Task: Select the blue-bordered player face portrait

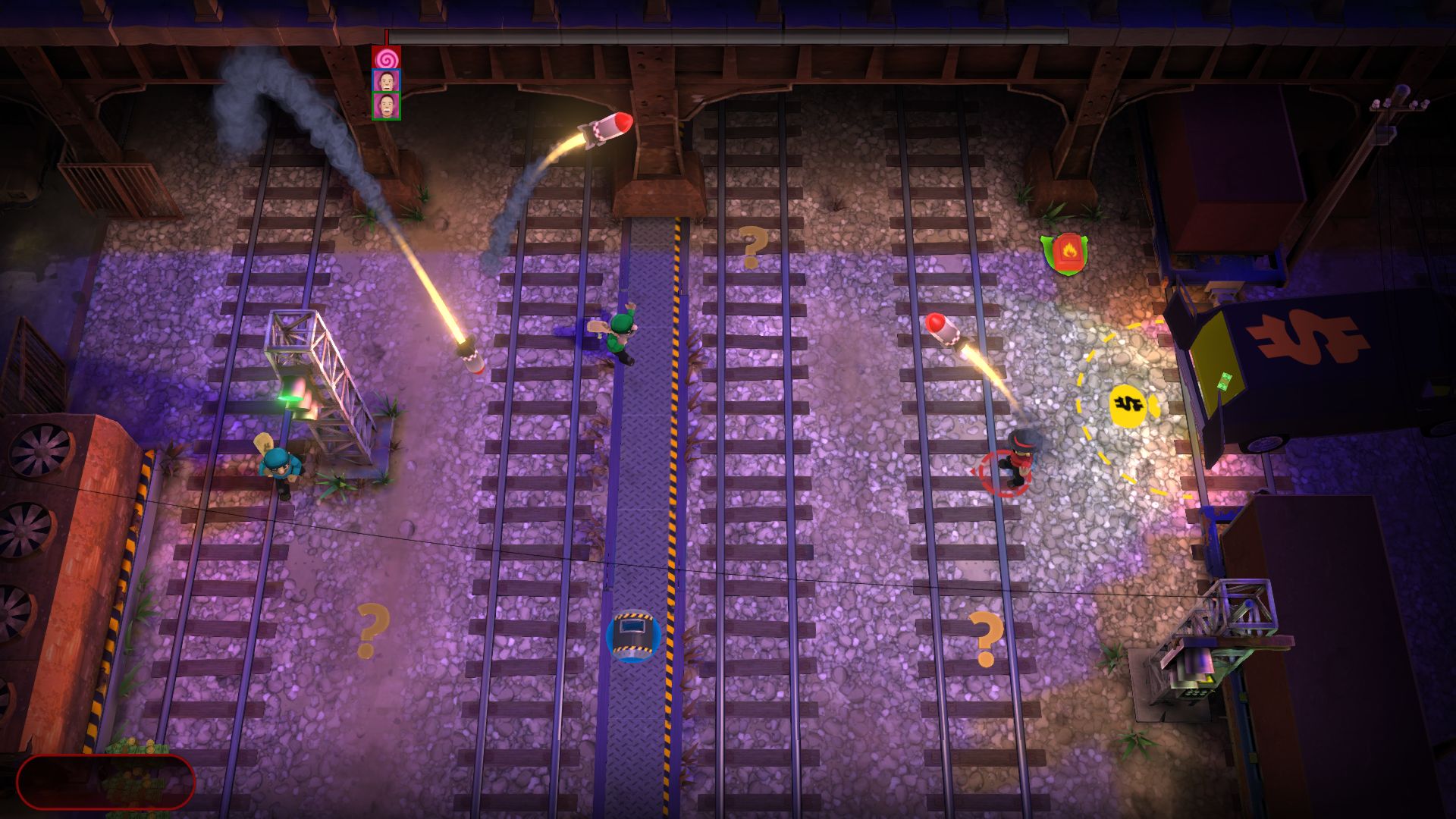Action: tap(386, 81)
